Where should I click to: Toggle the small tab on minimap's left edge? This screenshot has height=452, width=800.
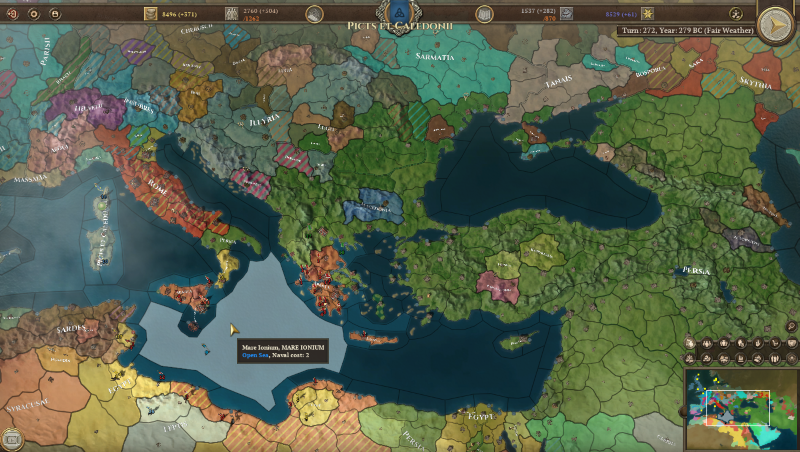(683, 410)
